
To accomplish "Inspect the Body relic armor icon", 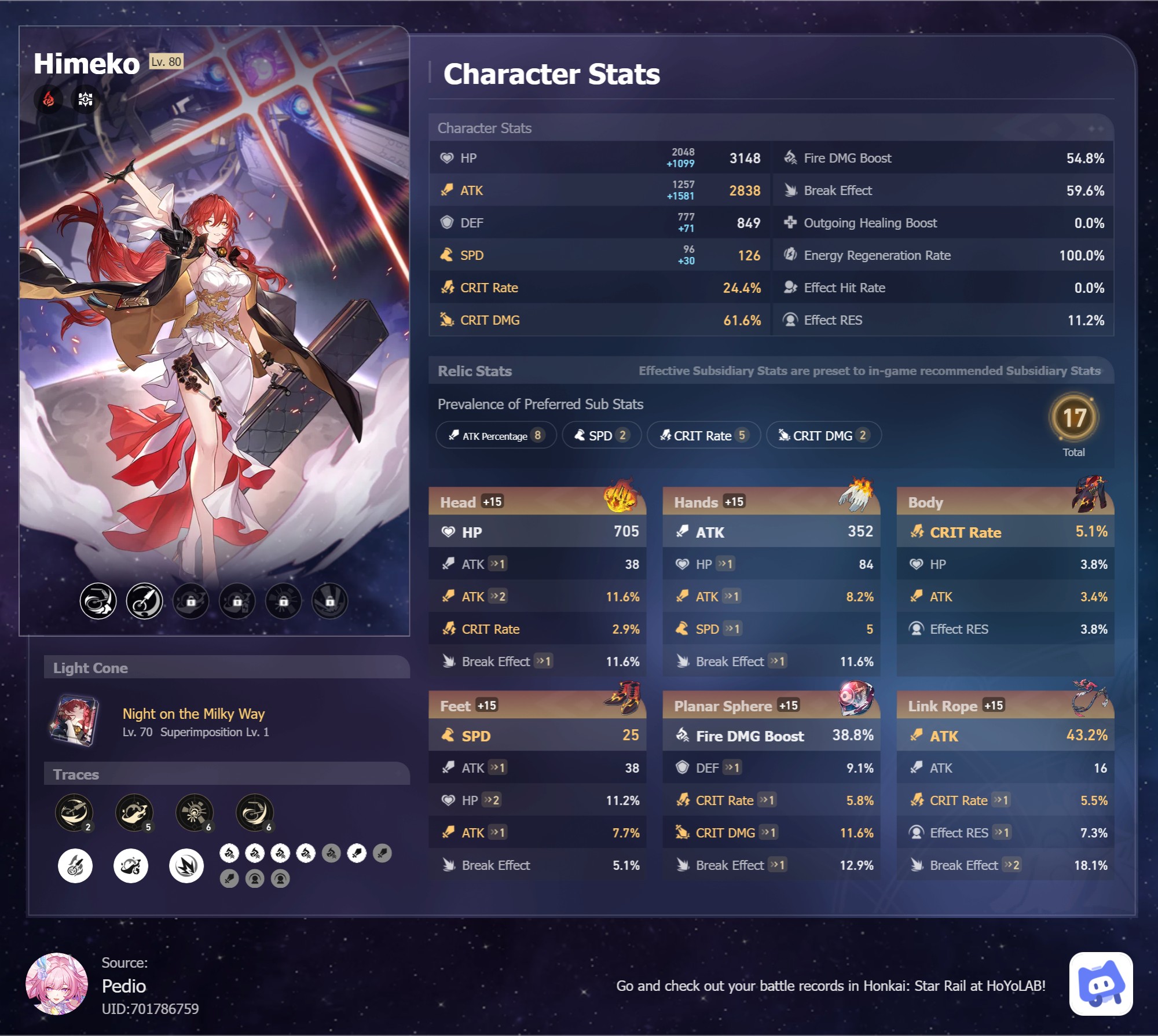I will [x=1090, y=495].
